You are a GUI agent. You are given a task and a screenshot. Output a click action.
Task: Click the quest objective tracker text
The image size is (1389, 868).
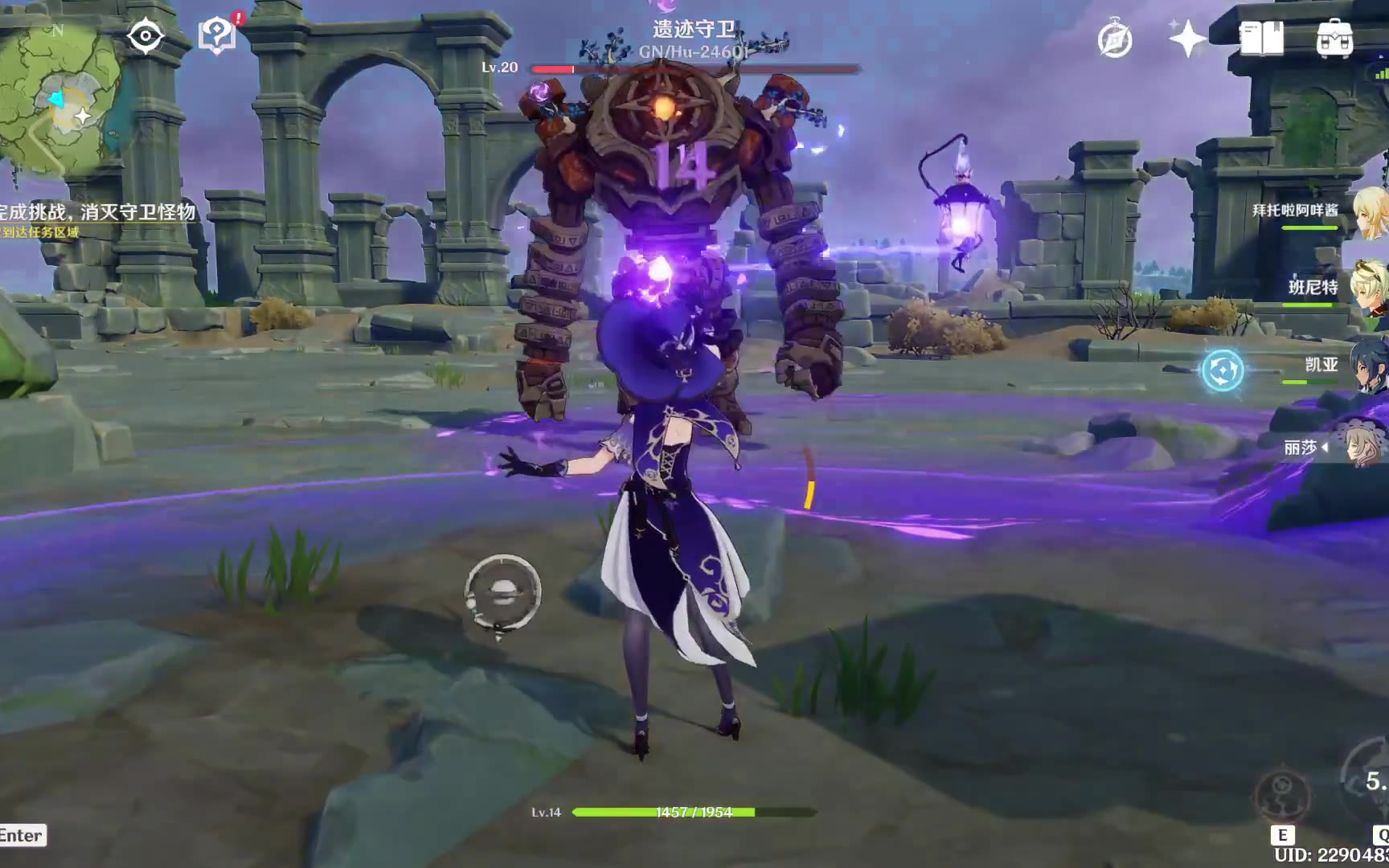click(x=98, y=212)
